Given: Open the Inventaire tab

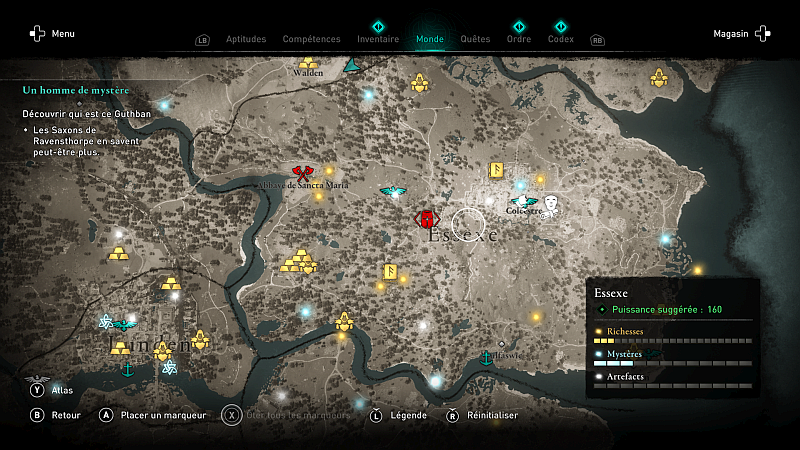Looking at the screenshot, I should pyautogui.click(x=378, y=40).
